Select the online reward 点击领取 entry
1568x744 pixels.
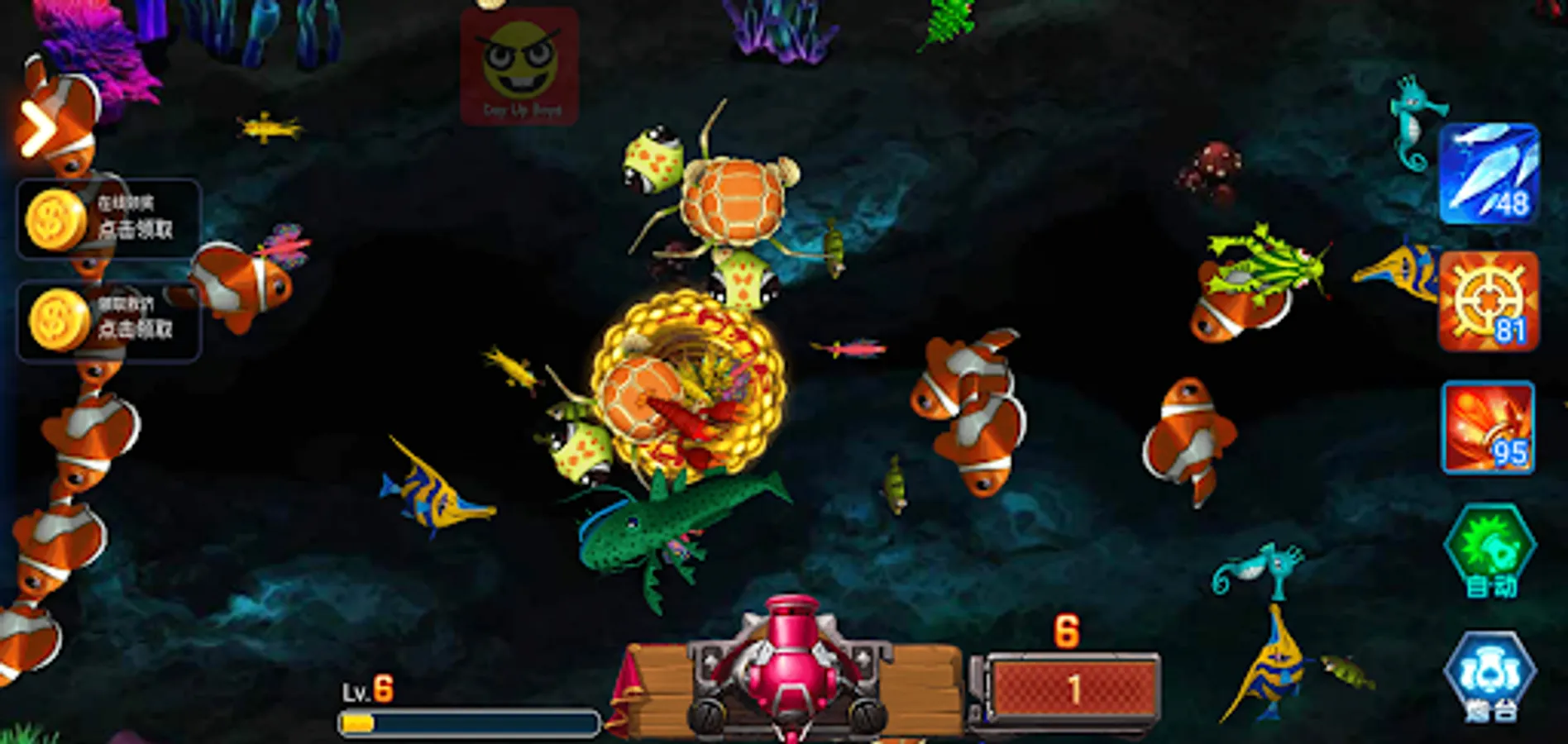tap(141, 227)
